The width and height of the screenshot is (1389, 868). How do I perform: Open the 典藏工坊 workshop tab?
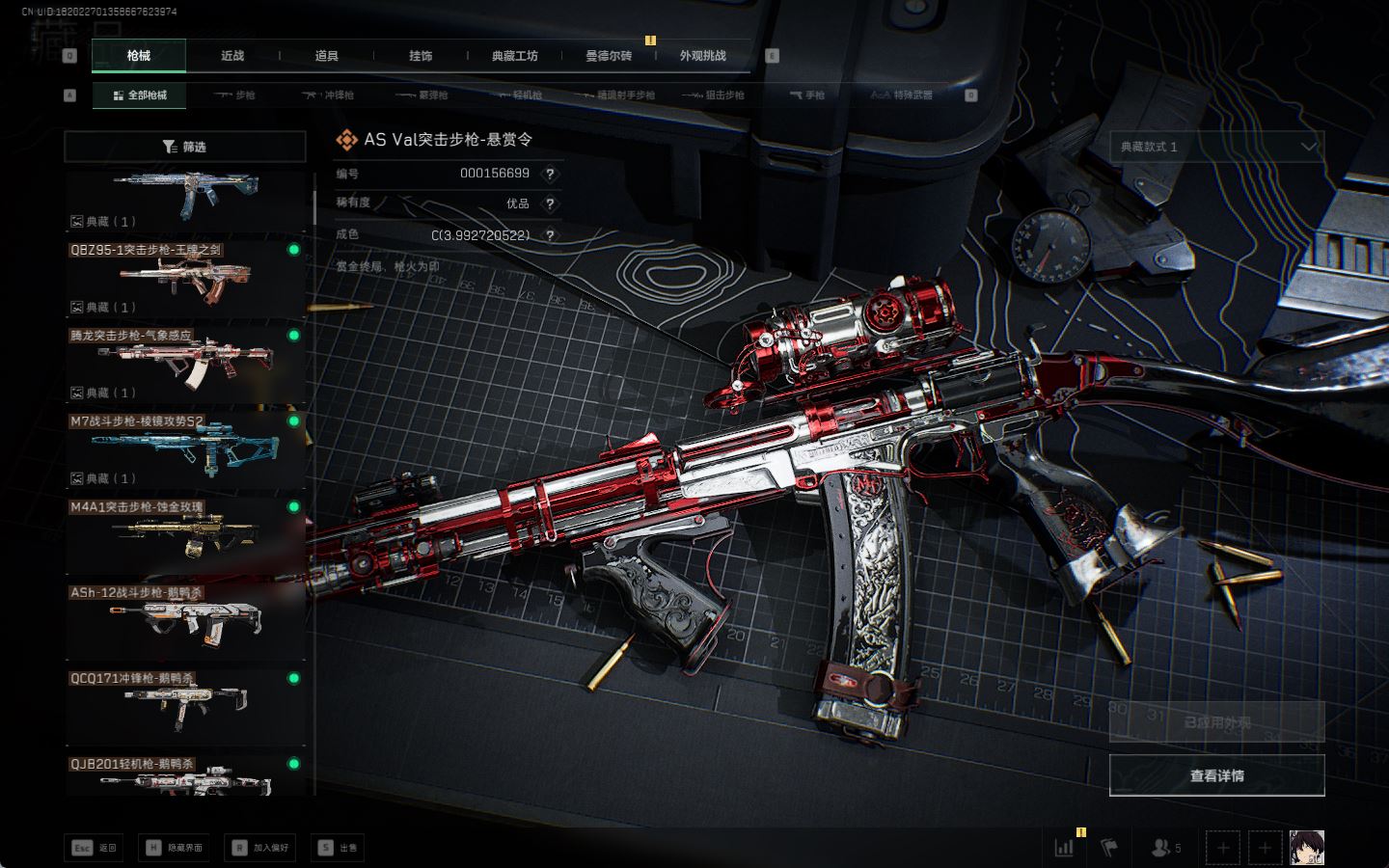pos(515,56)
